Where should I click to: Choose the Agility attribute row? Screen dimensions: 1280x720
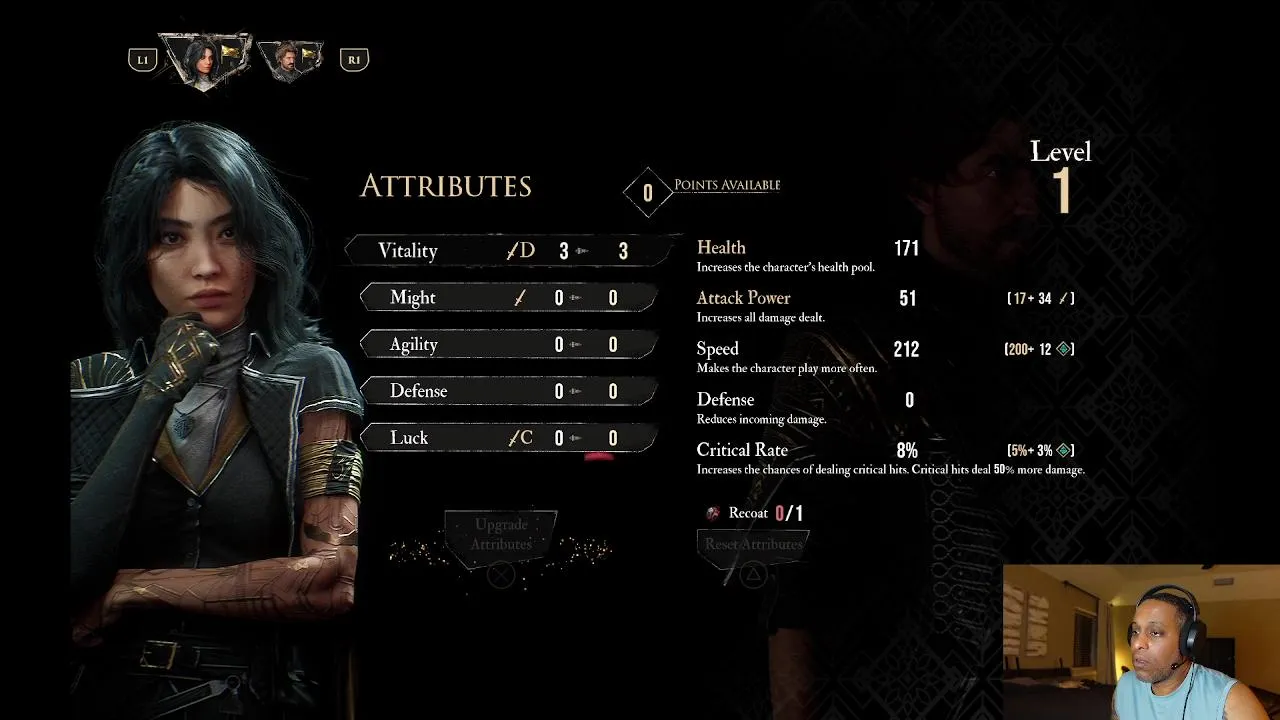click(508, 345)
